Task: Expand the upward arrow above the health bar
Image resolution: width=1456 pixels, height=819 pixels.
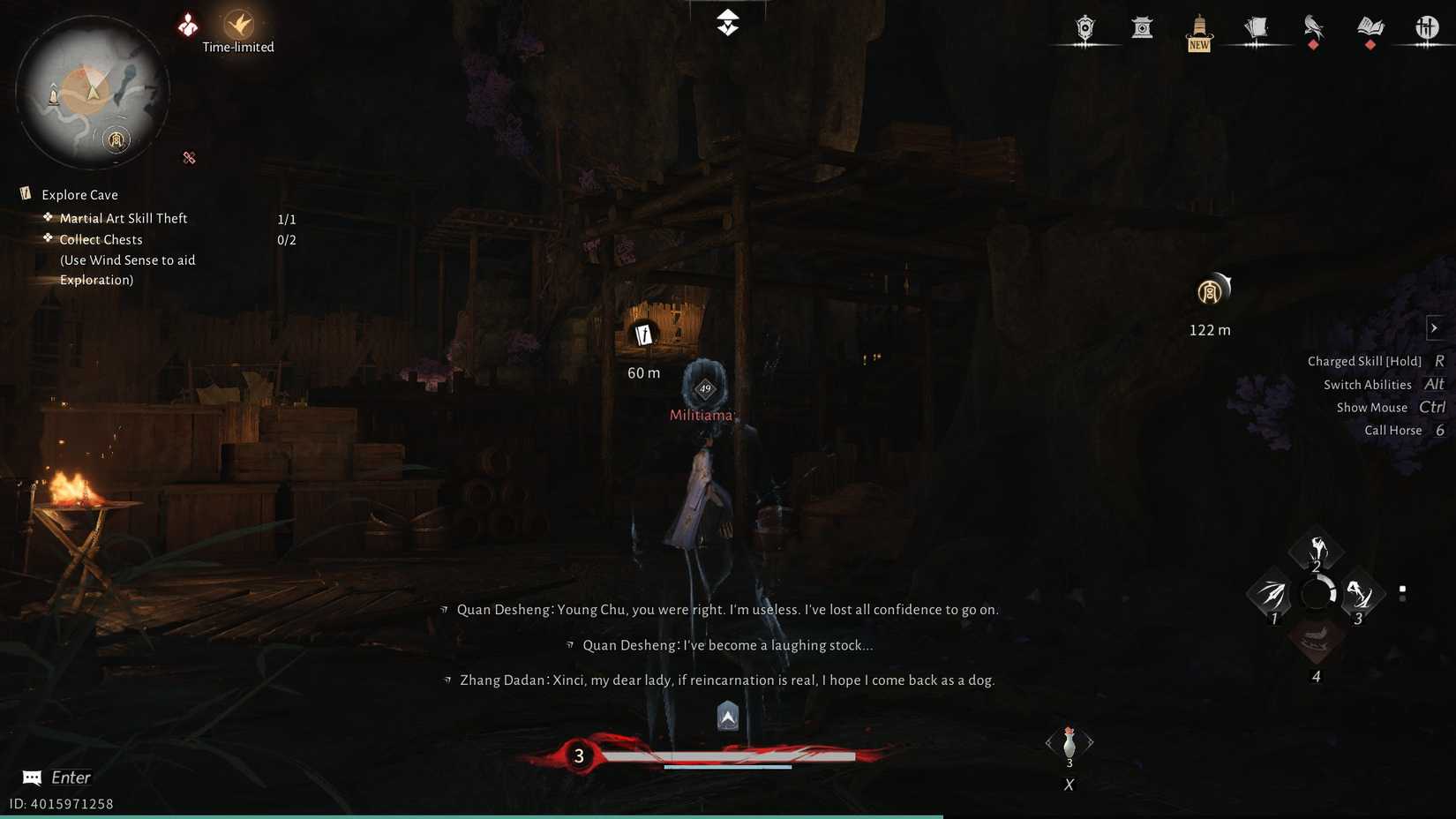Action: point(726,715)
